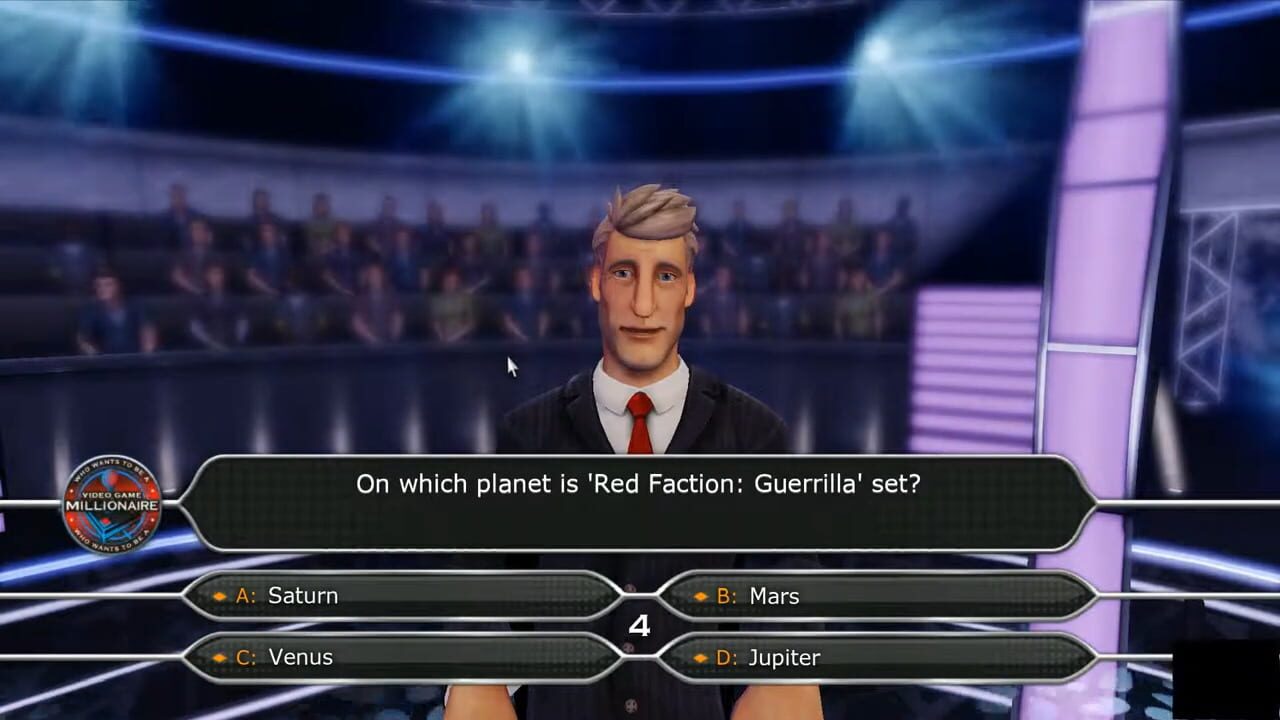
Task: Click the orange diamond beside answer D
Action: (x=700, y=657)
